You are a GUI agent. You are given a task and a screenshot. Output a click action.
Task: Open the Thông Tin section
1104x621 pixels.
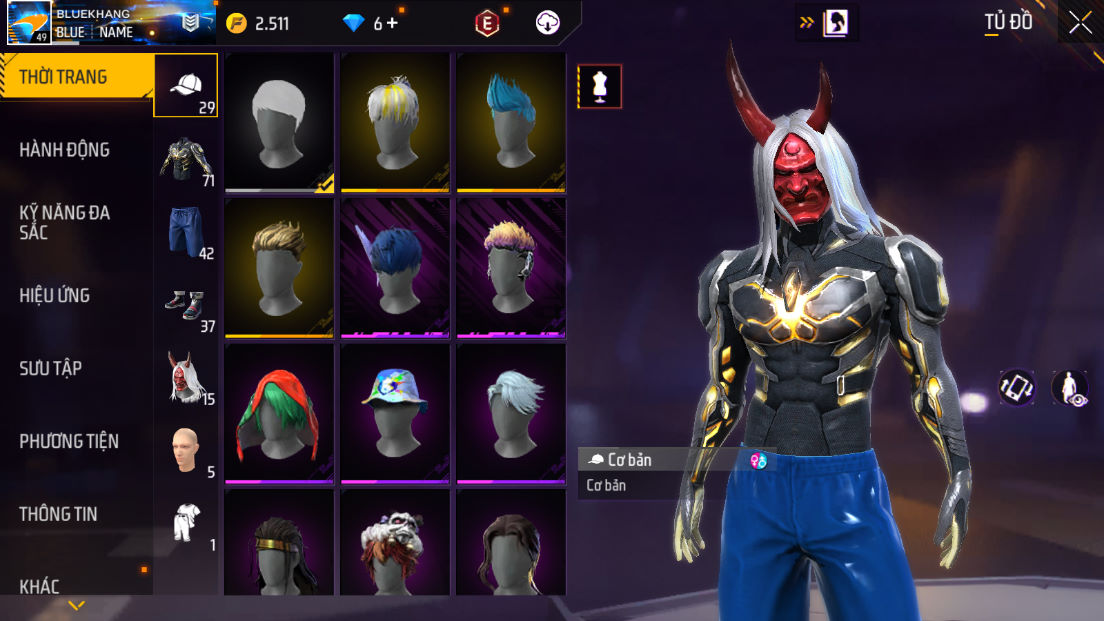58,514
